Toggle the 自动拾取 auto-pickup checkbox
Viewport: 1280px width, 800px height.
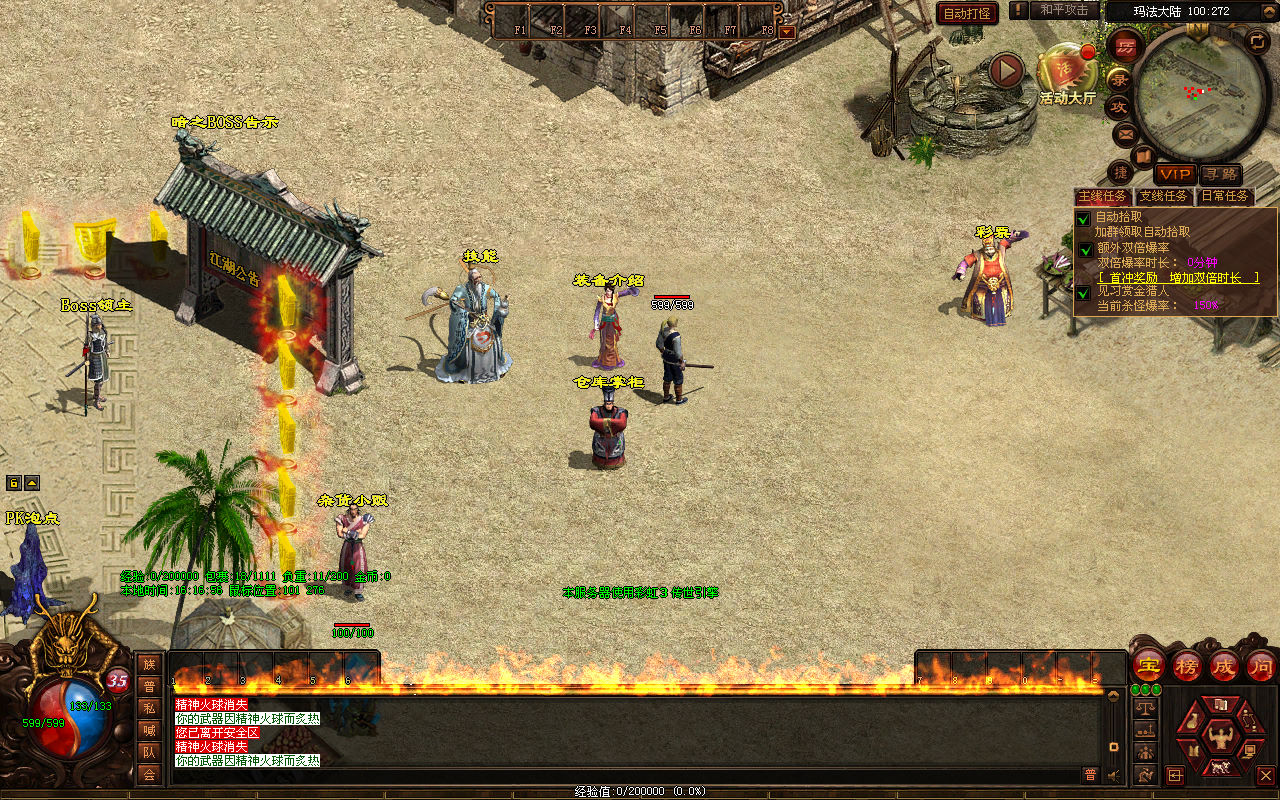click(x=1083, y=218)
